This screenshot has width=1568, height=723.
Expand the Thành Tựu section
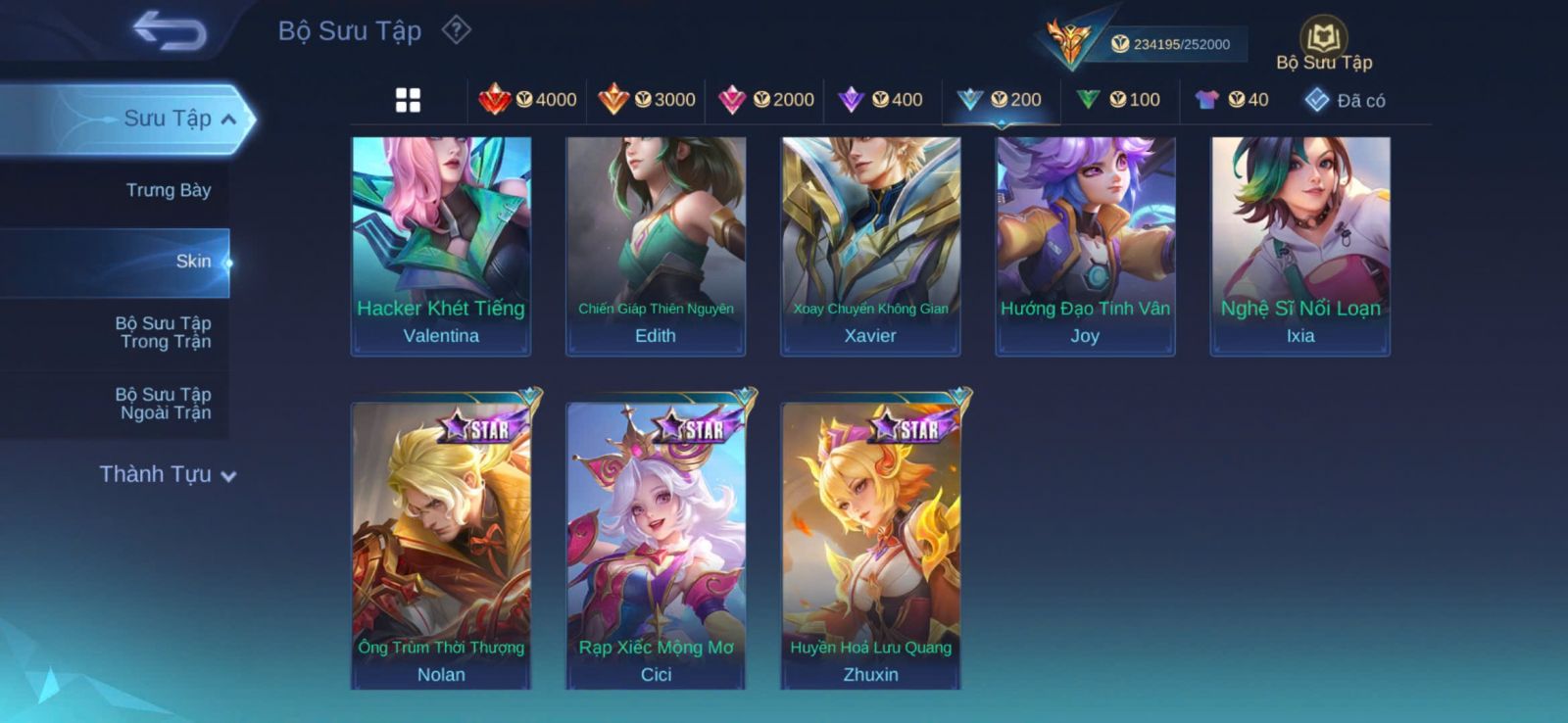coord(168,474)
